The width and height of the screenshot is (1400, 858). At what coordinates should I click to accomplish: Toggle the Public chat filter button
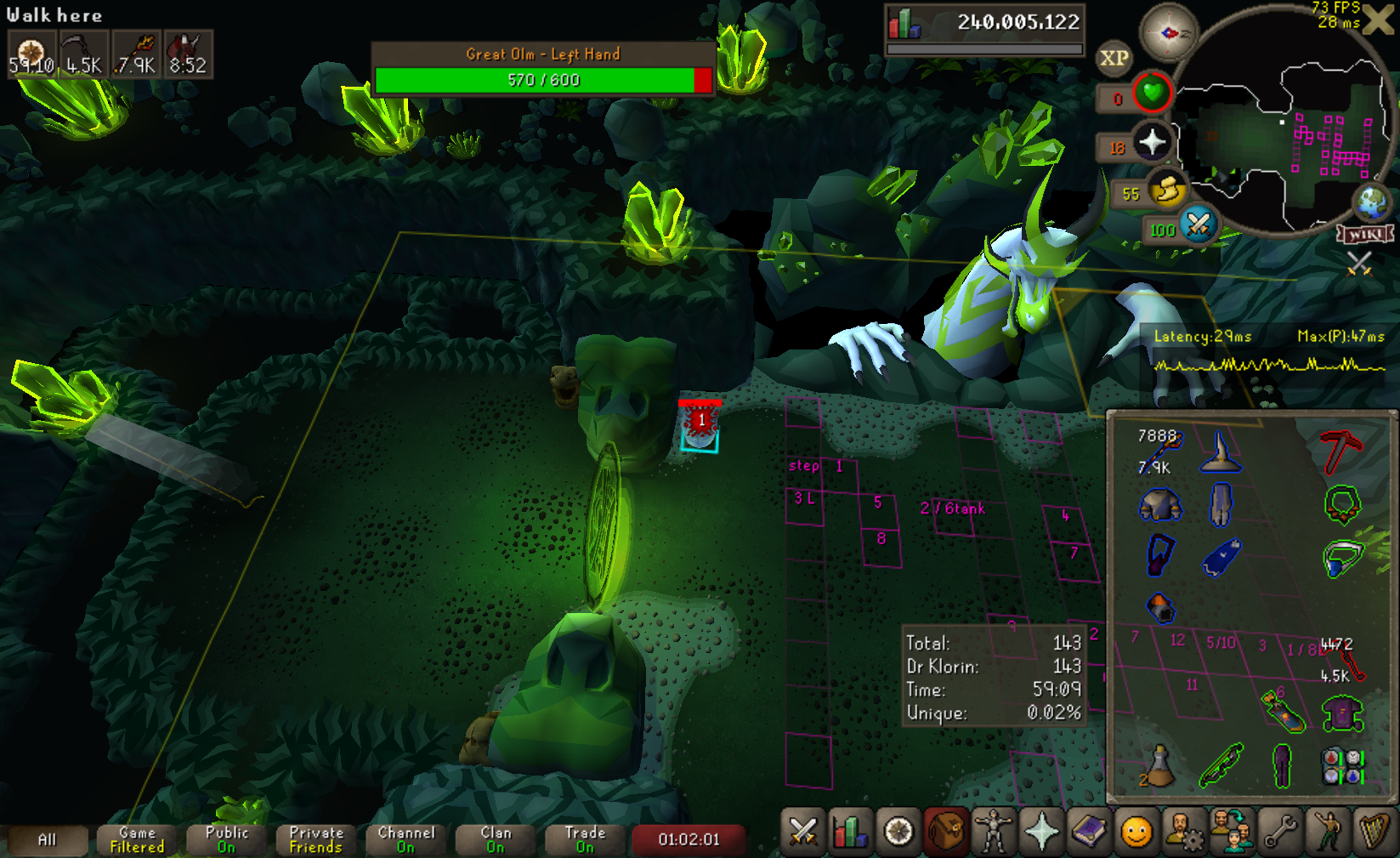(227, 839)
